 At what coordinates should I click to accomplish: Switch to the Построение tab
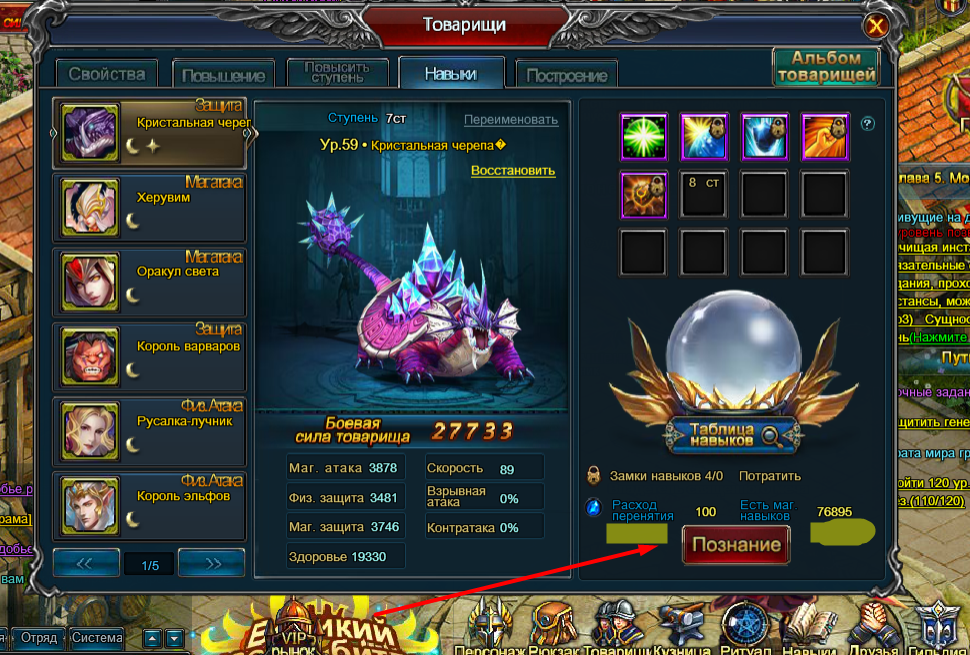566,75
